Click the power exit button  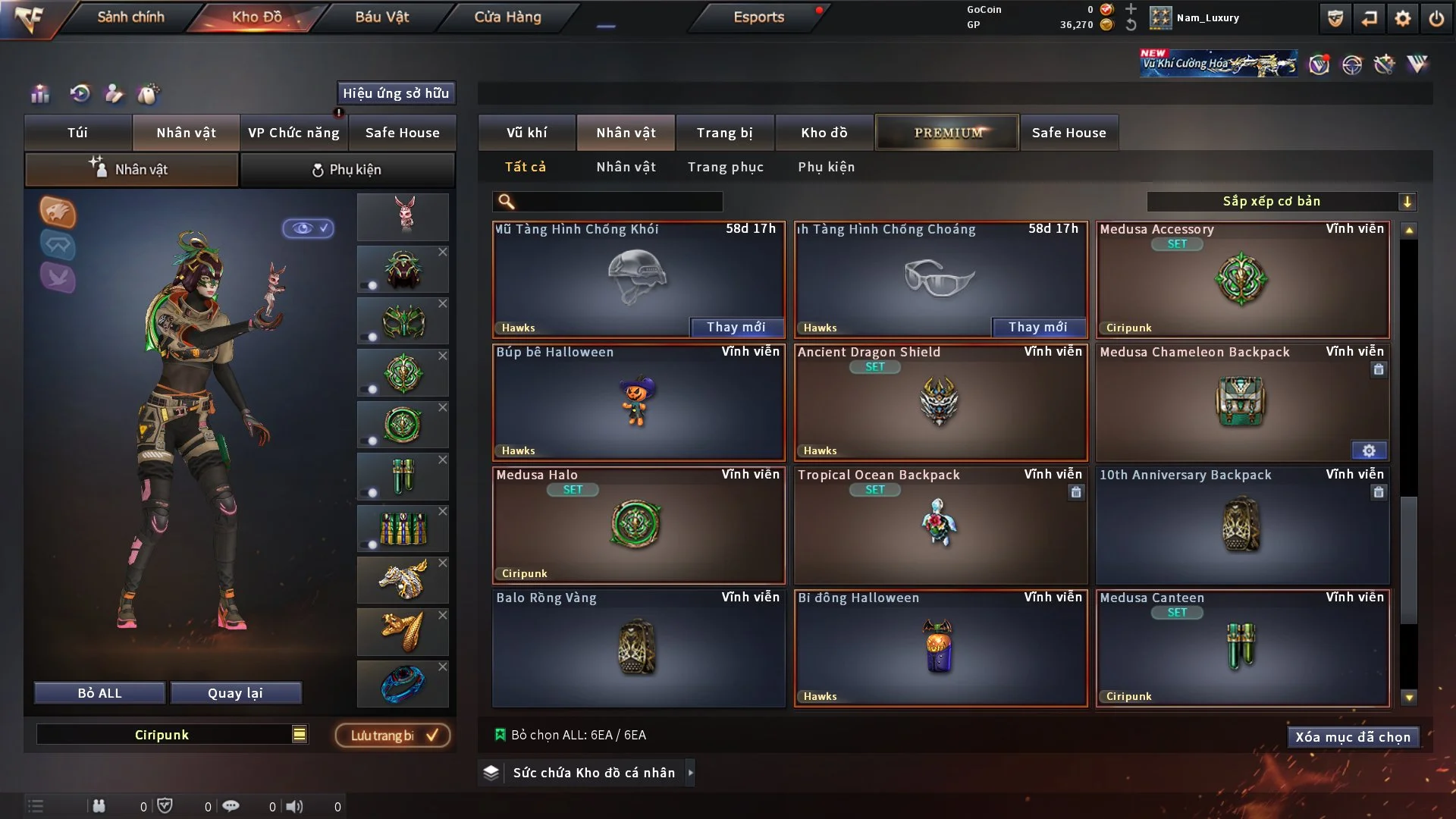pyautogui.click(x=1436, y=18)
